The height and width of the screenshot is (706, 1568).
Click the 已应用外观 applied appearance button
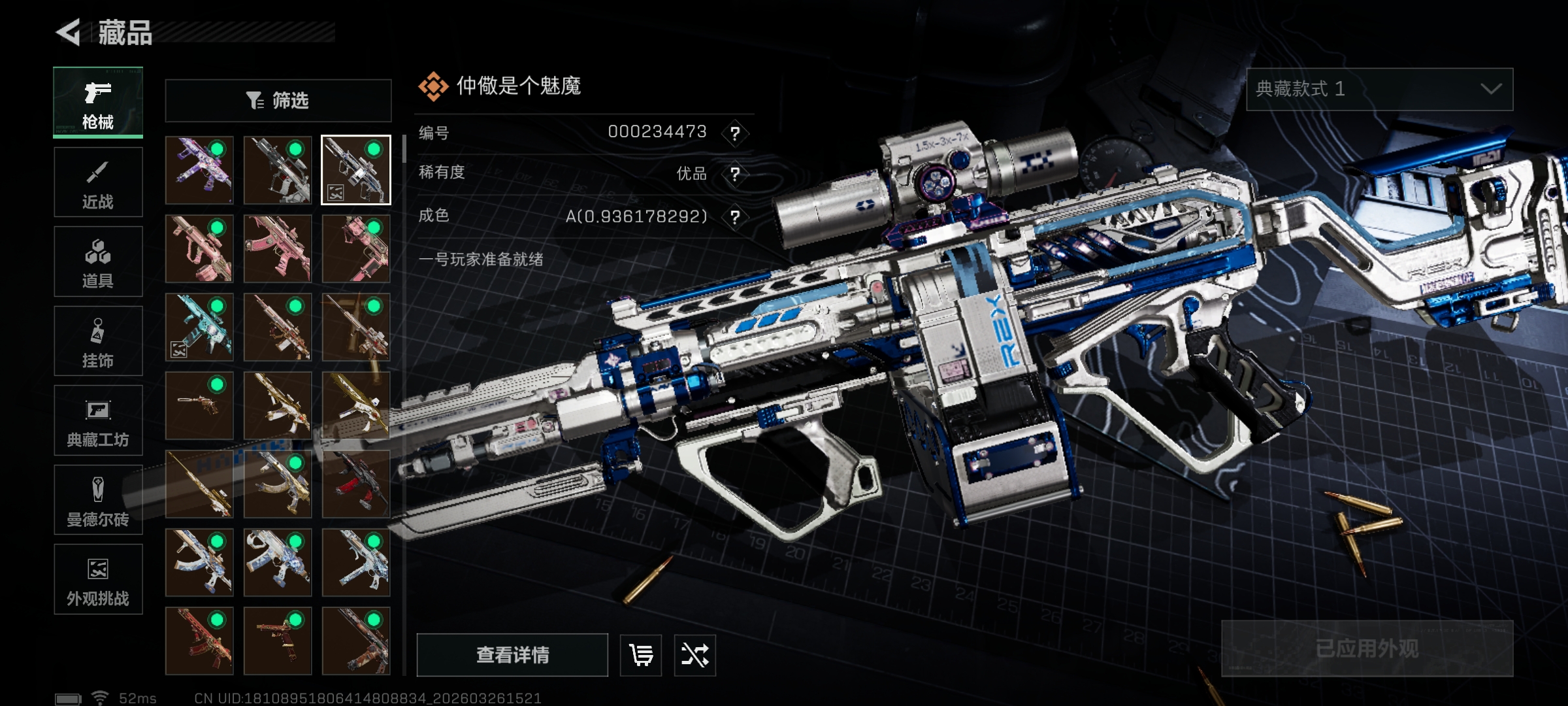tap(1367, 648)
